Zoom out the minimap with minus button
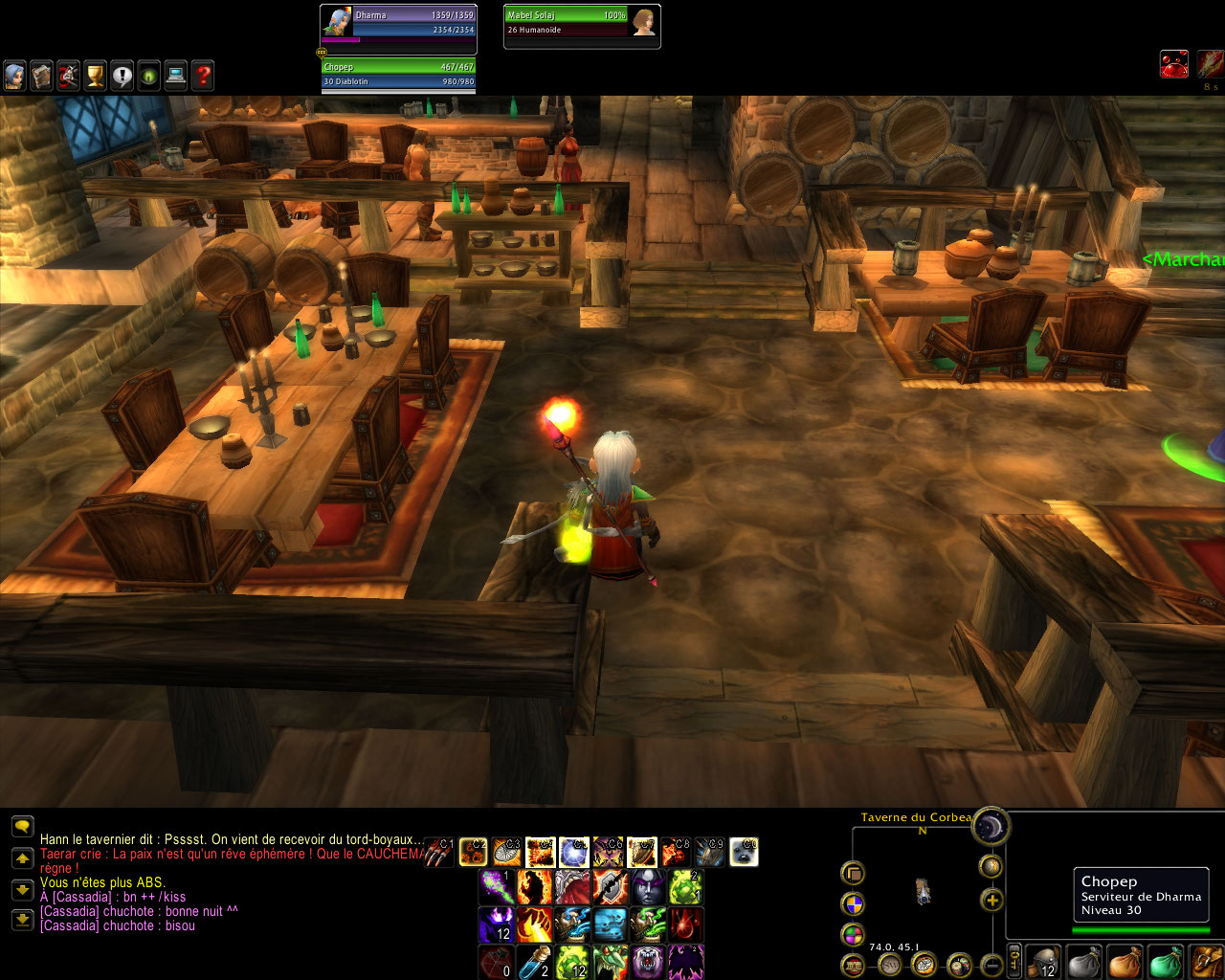The width and height of the screenshot is (1225, 980). (991, 964)
